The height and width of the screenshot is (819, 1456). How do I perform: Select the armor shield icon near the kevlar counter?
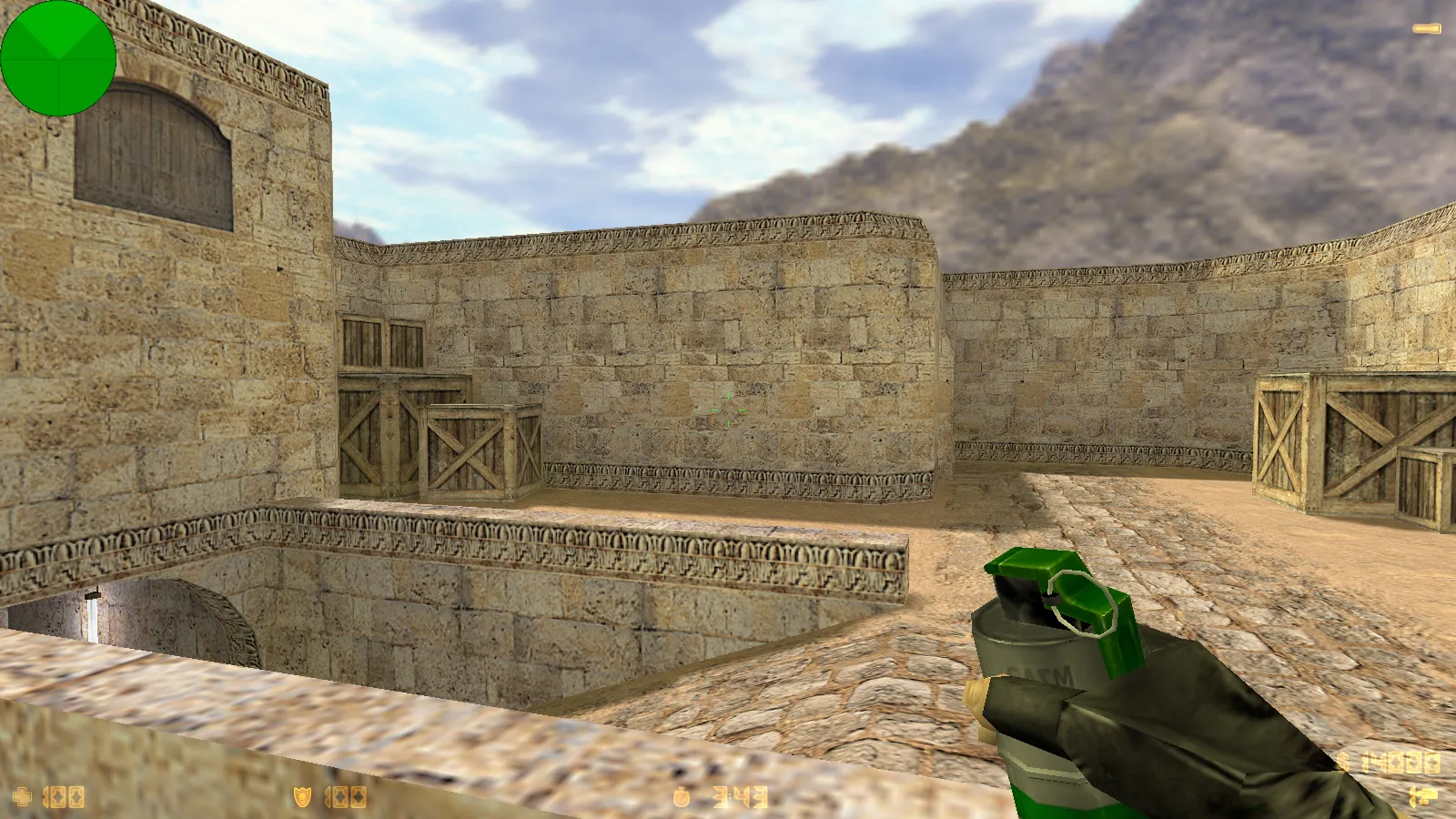[303, 796]
